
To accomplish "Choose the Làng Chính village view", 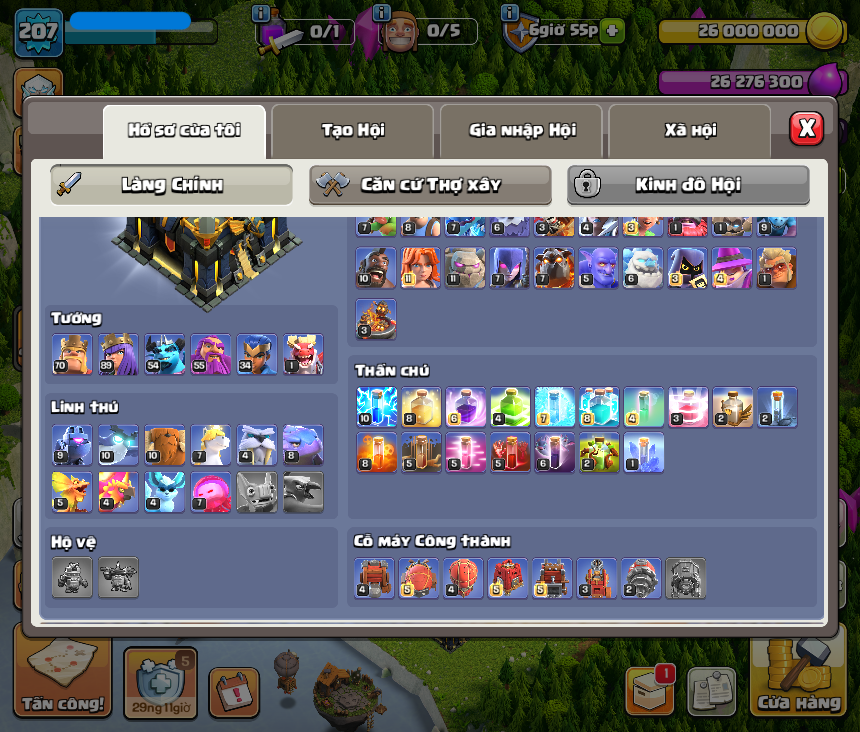I will coord(171,185).
